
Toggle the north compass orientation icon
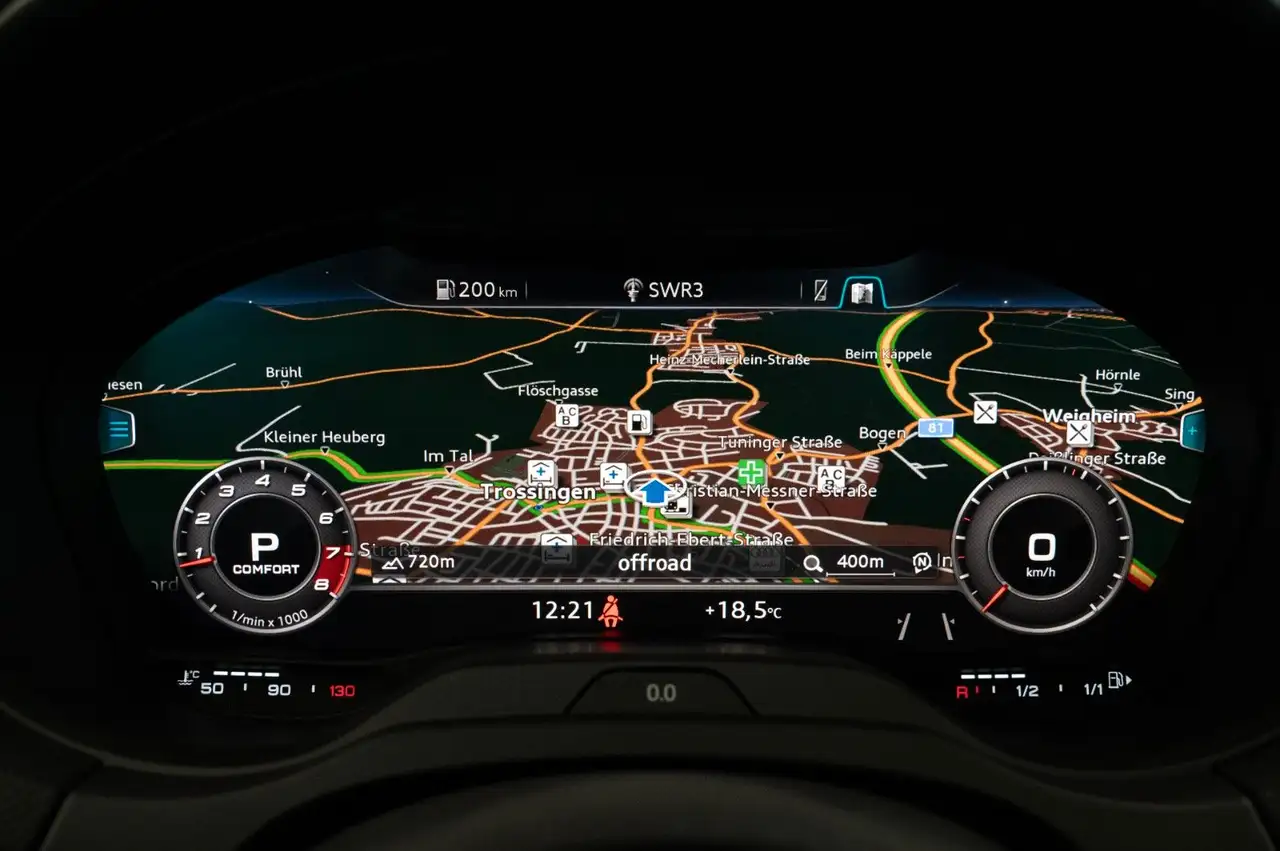click(922, 562)
